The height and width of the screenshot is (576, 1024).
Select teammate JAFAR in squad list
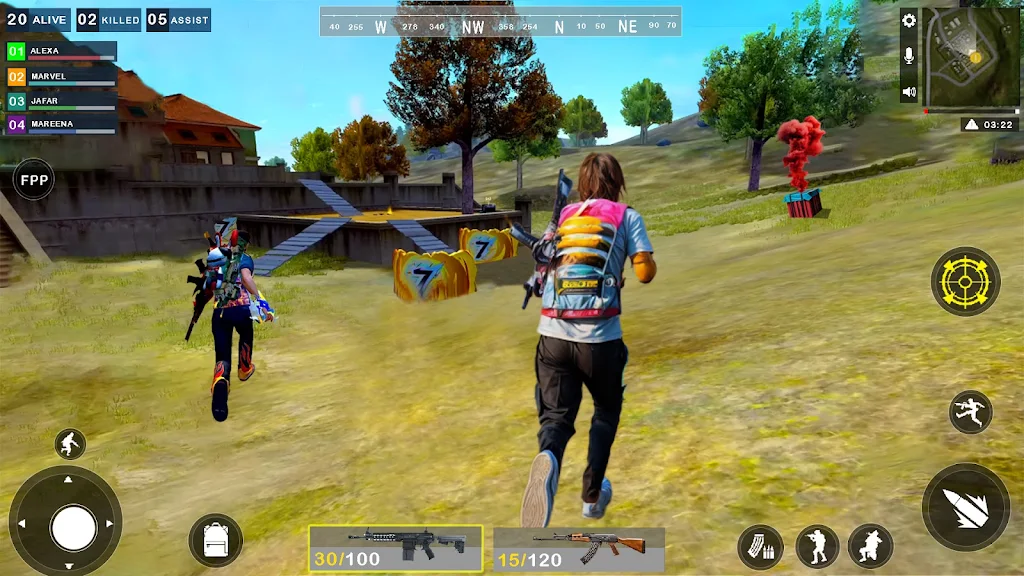pos(62,101)
